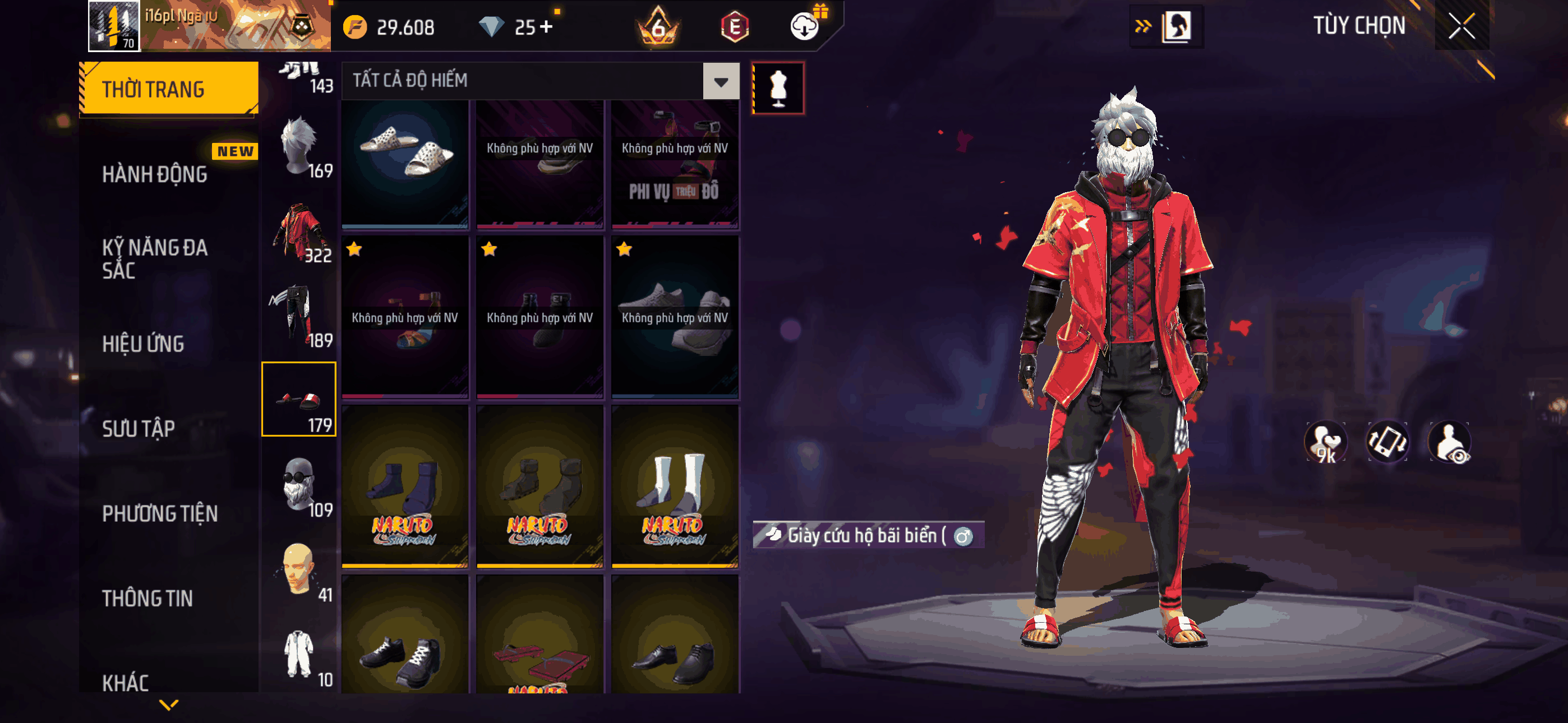
Task: Choose the white Naruto socks footwear
Action: click(x=675, y=486)
